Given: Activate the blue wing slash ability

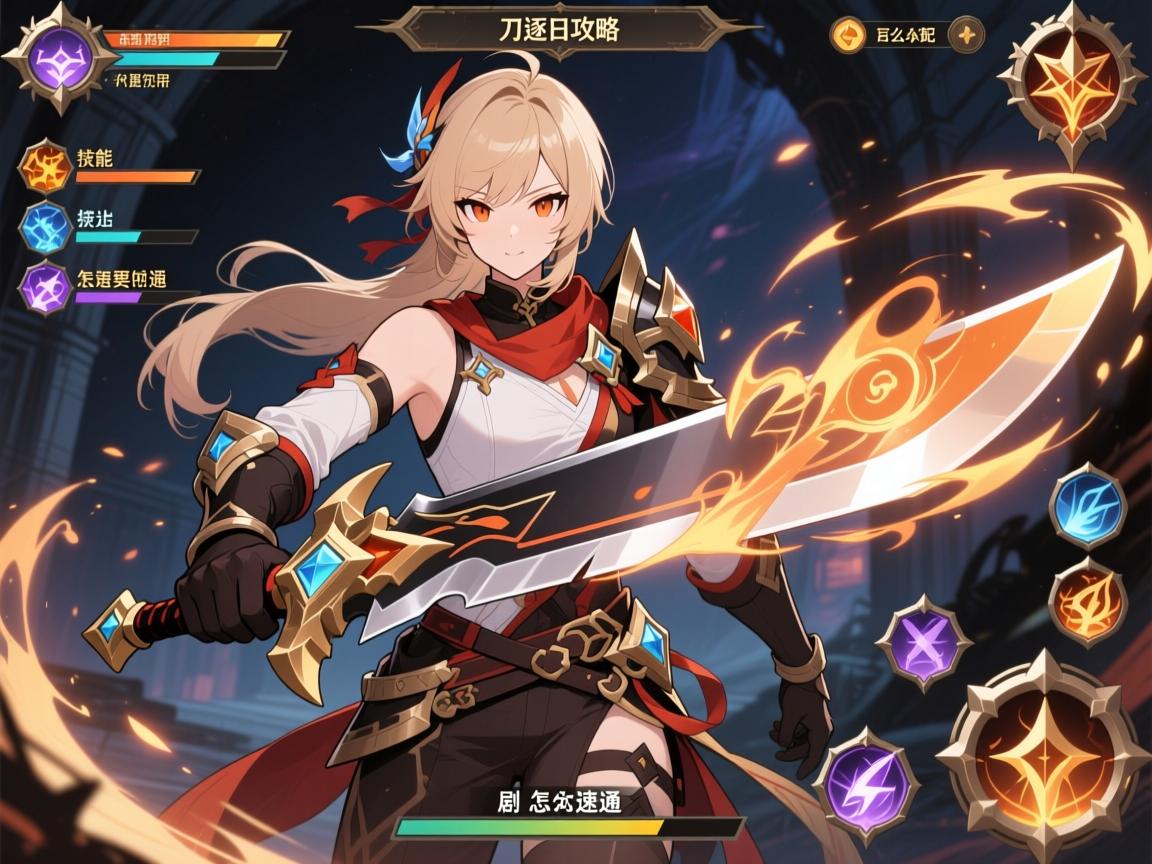Looking at the screenshot, I should [1087, 506].
